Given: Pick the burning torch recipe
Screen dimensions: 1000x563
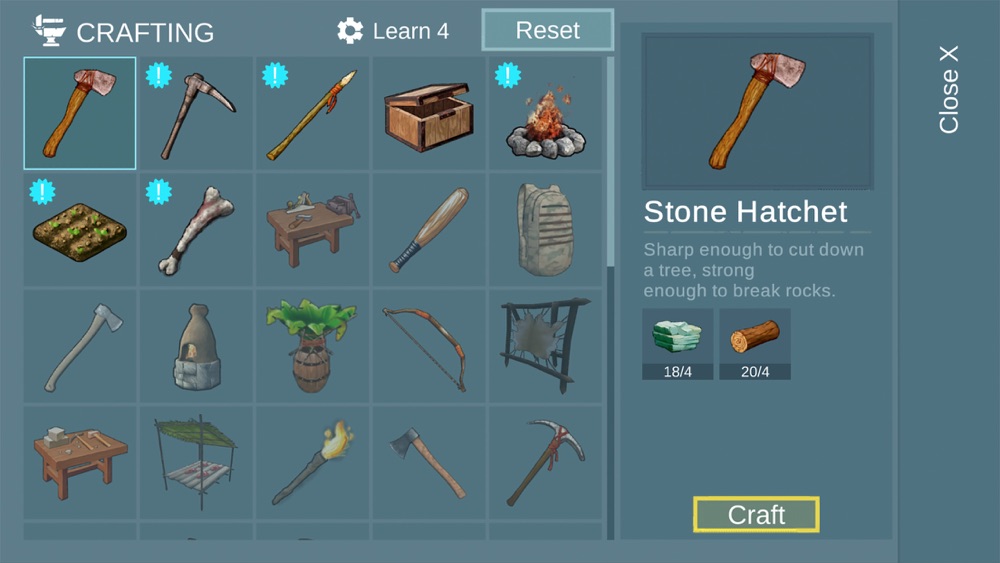Looking at the screenshot, I should (312, 462).
